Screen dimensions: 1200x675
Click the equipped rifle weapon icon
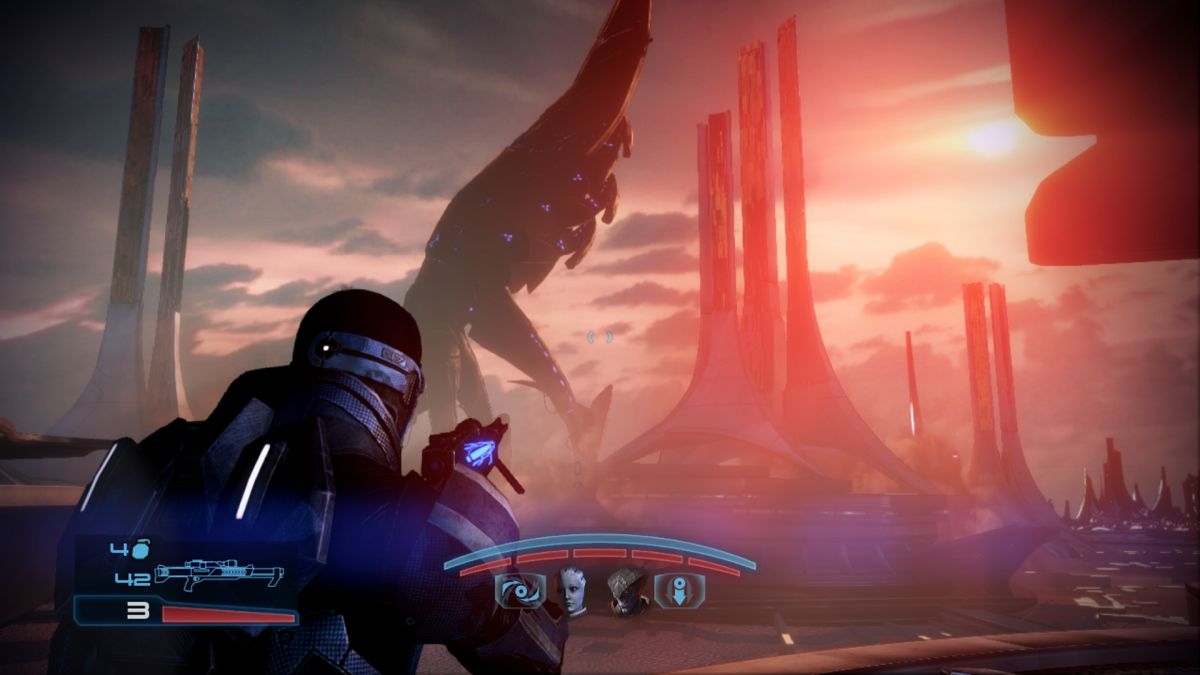pos(219,576)
